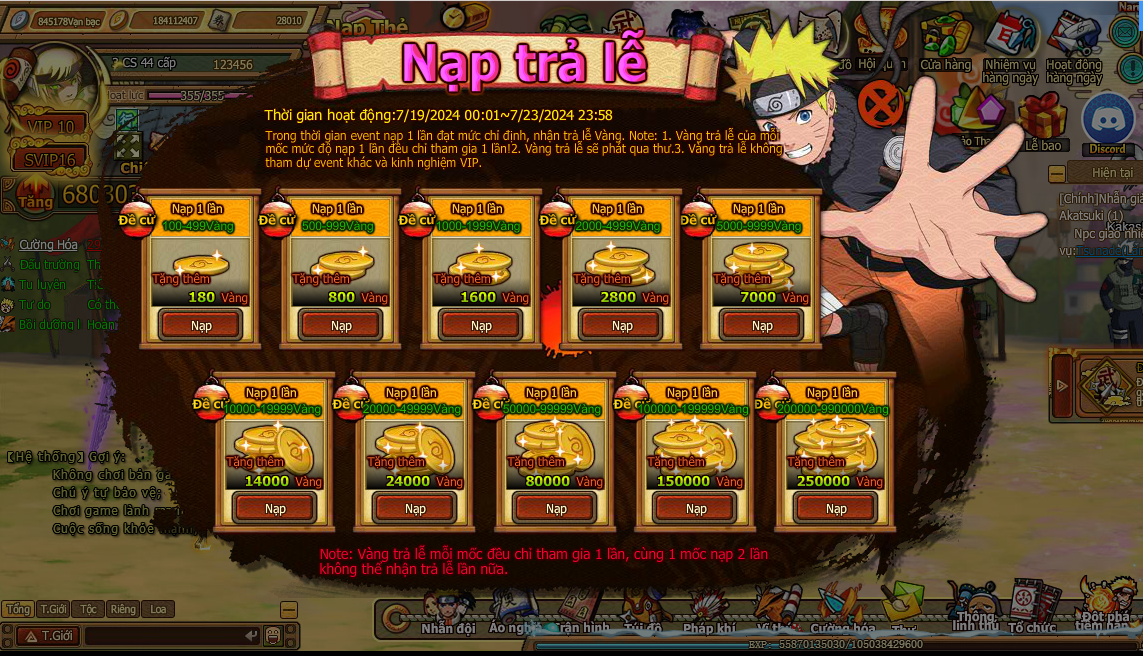Select Nạp for the 24000 Vàng bonus
The height and width of the screenshot is (656, 1143).
[415, 508]
